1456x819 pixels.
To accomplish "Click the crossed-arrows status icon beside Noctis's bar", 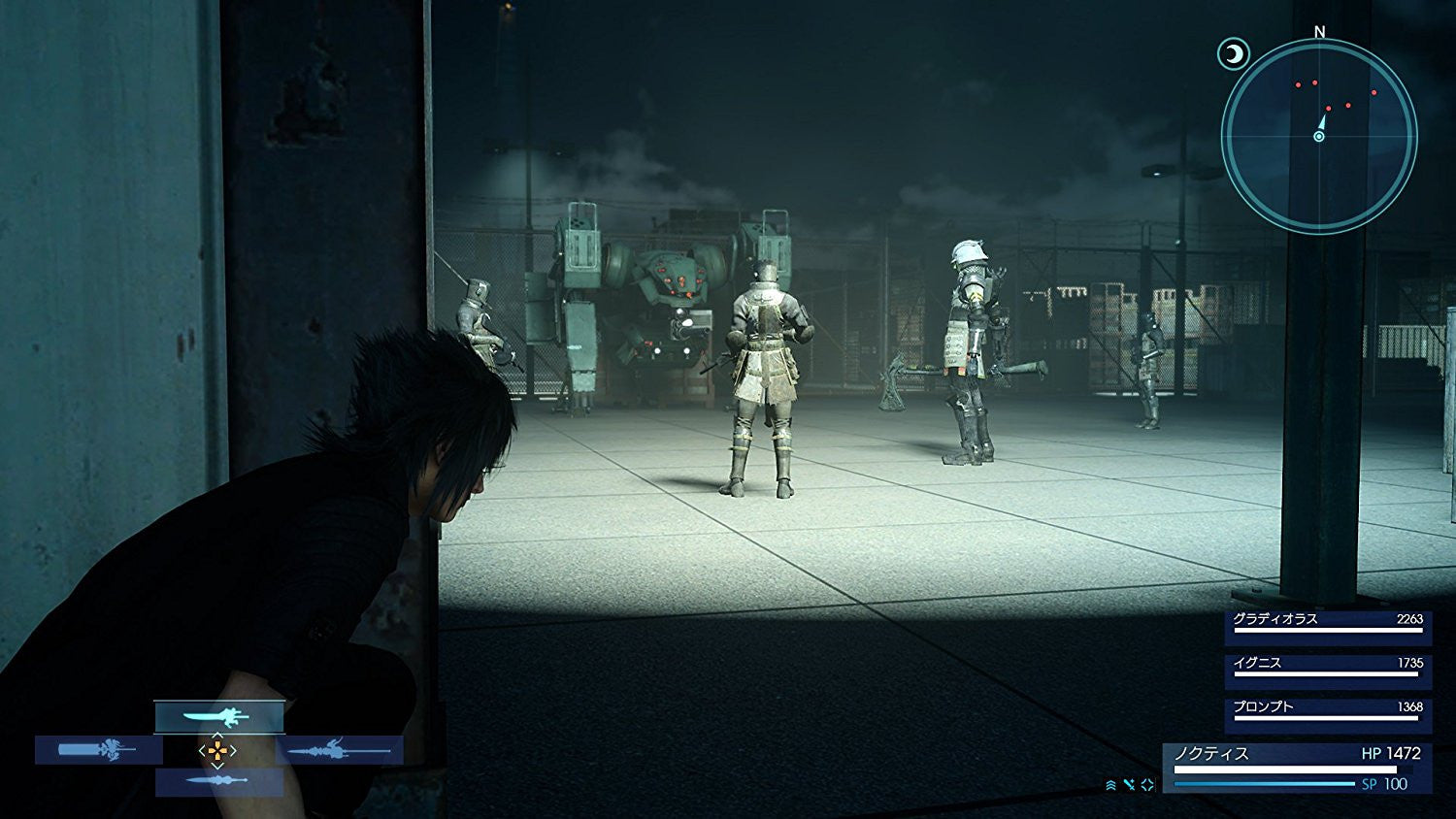I will click(x=1129, y=784).
